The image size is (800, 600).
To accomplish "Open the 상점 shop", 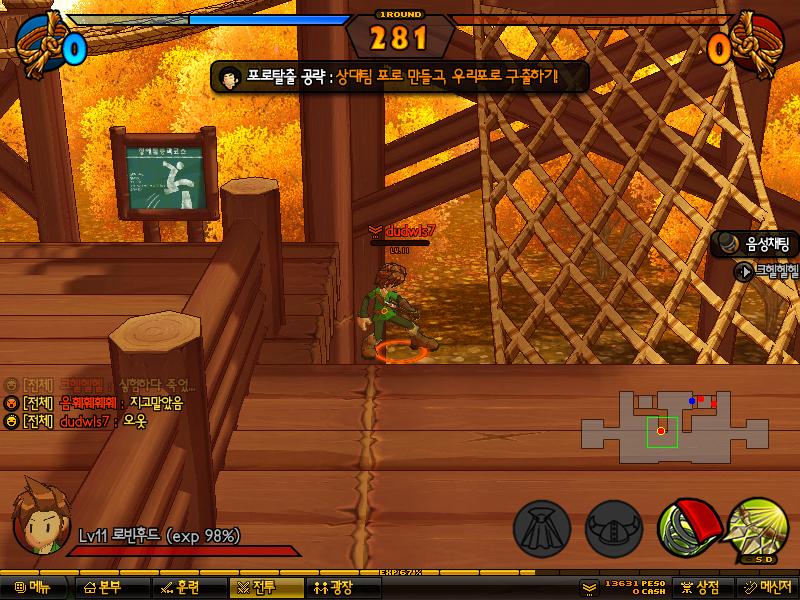I will [700, 588].
